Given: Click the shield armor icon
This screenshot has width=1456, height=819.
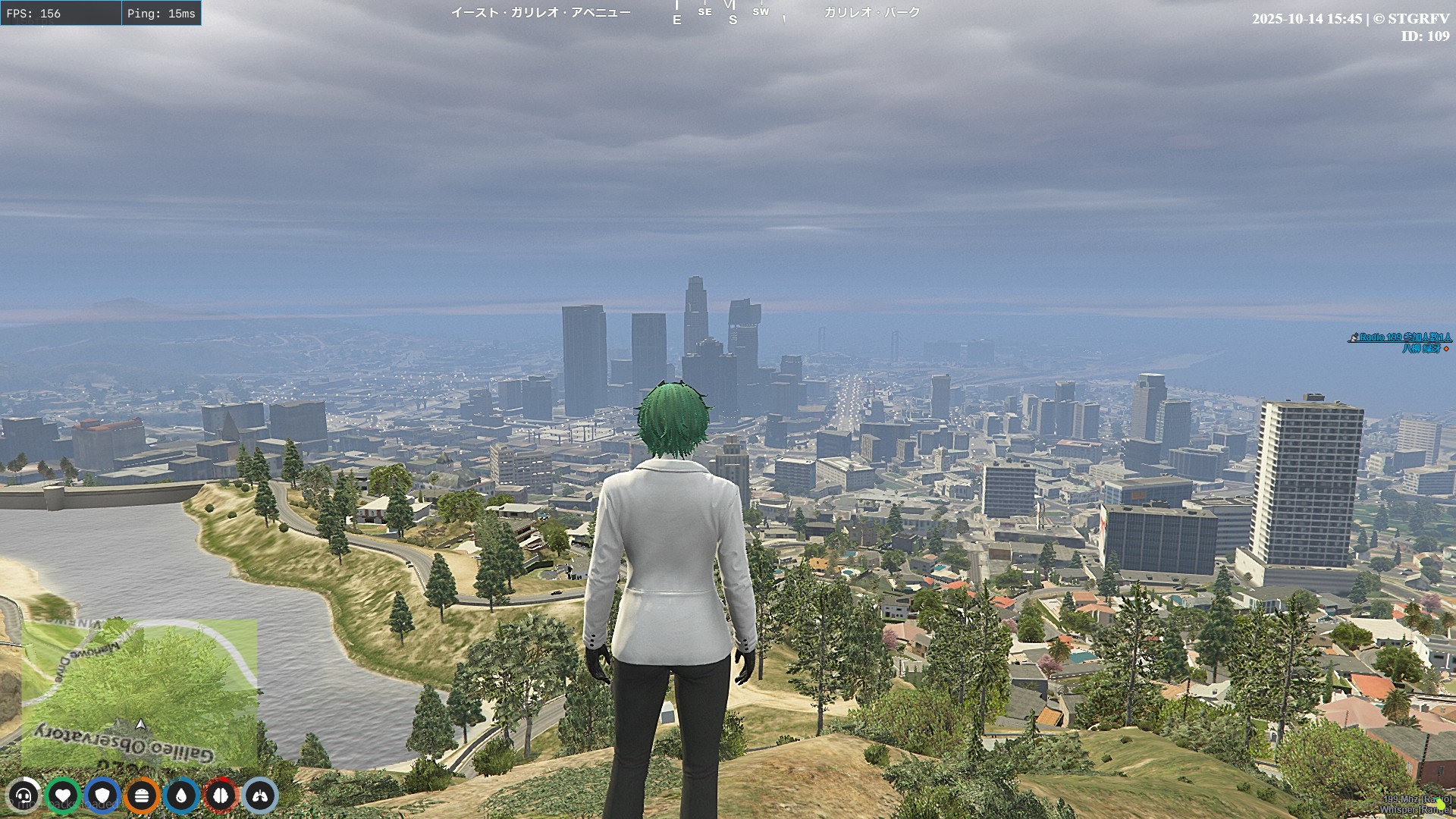Looking at the screenshot, I should (102, 795).
